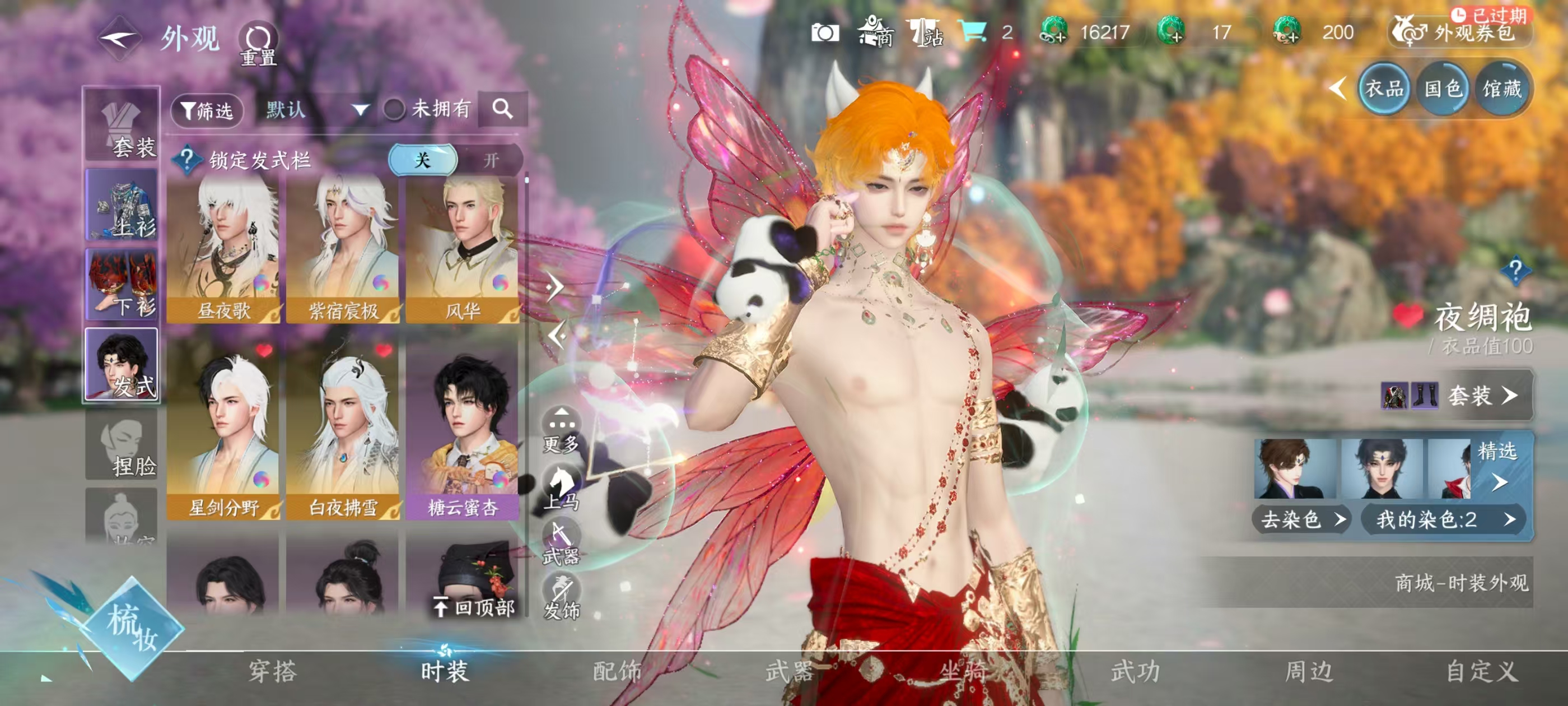1568x706 pixels.
Task: Choose the 紫宿宸极 hairstyle
Action: [x=343, y=250]
